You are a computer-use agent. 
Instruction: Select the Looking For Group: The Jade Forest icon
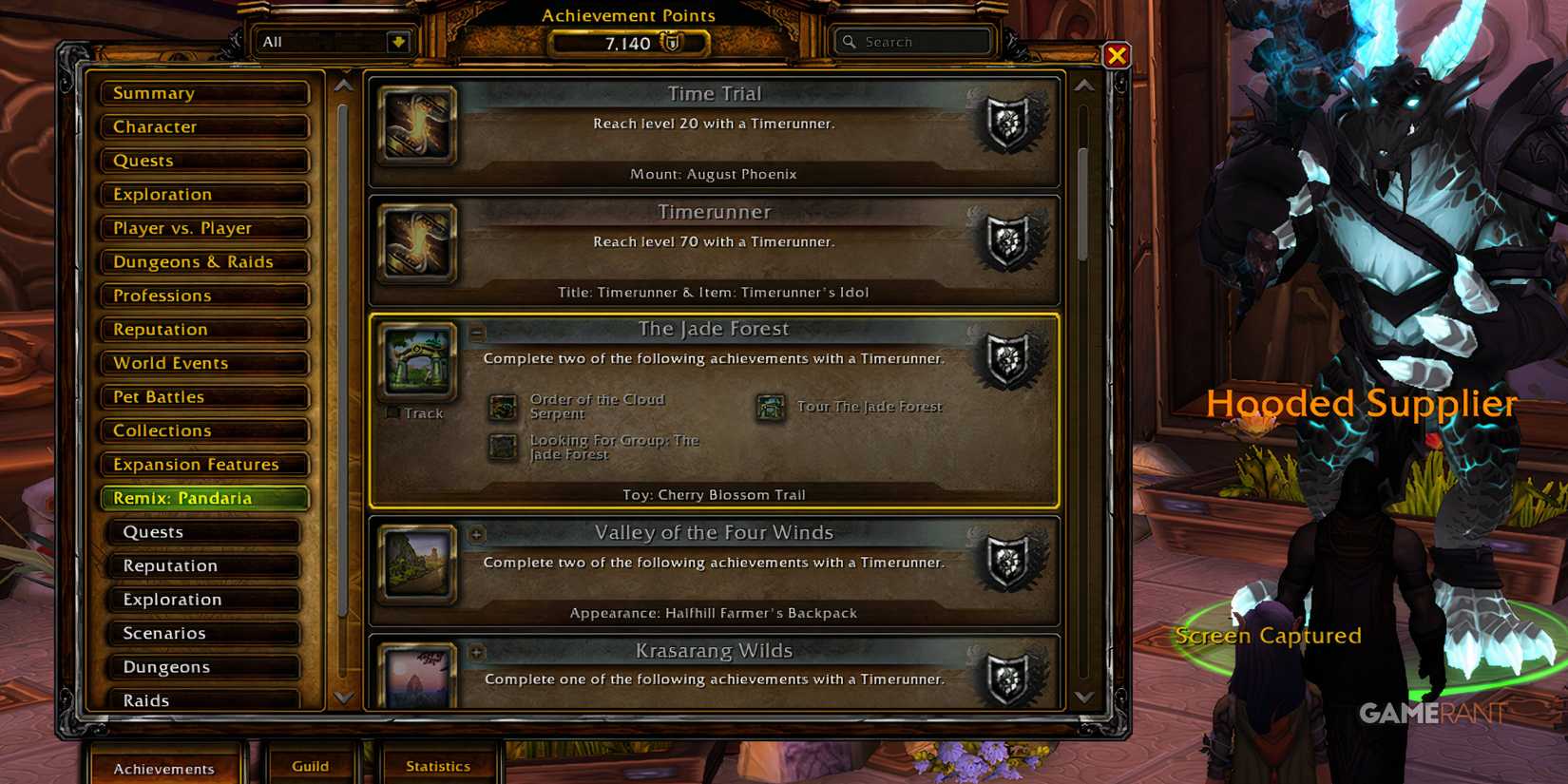click(502, 447)
